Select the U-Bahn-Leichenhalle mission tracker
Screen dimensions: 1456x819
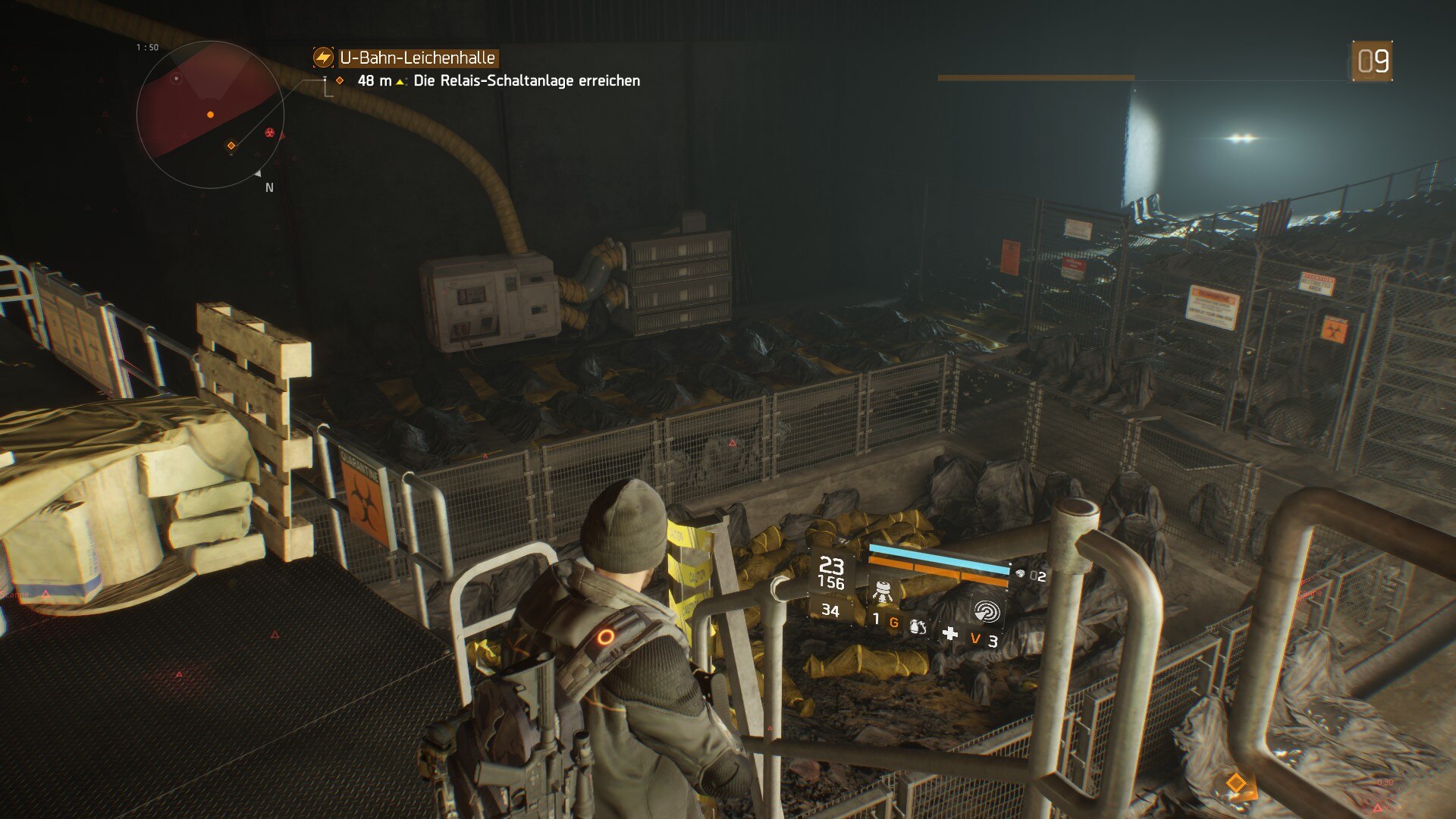point(417,58)
